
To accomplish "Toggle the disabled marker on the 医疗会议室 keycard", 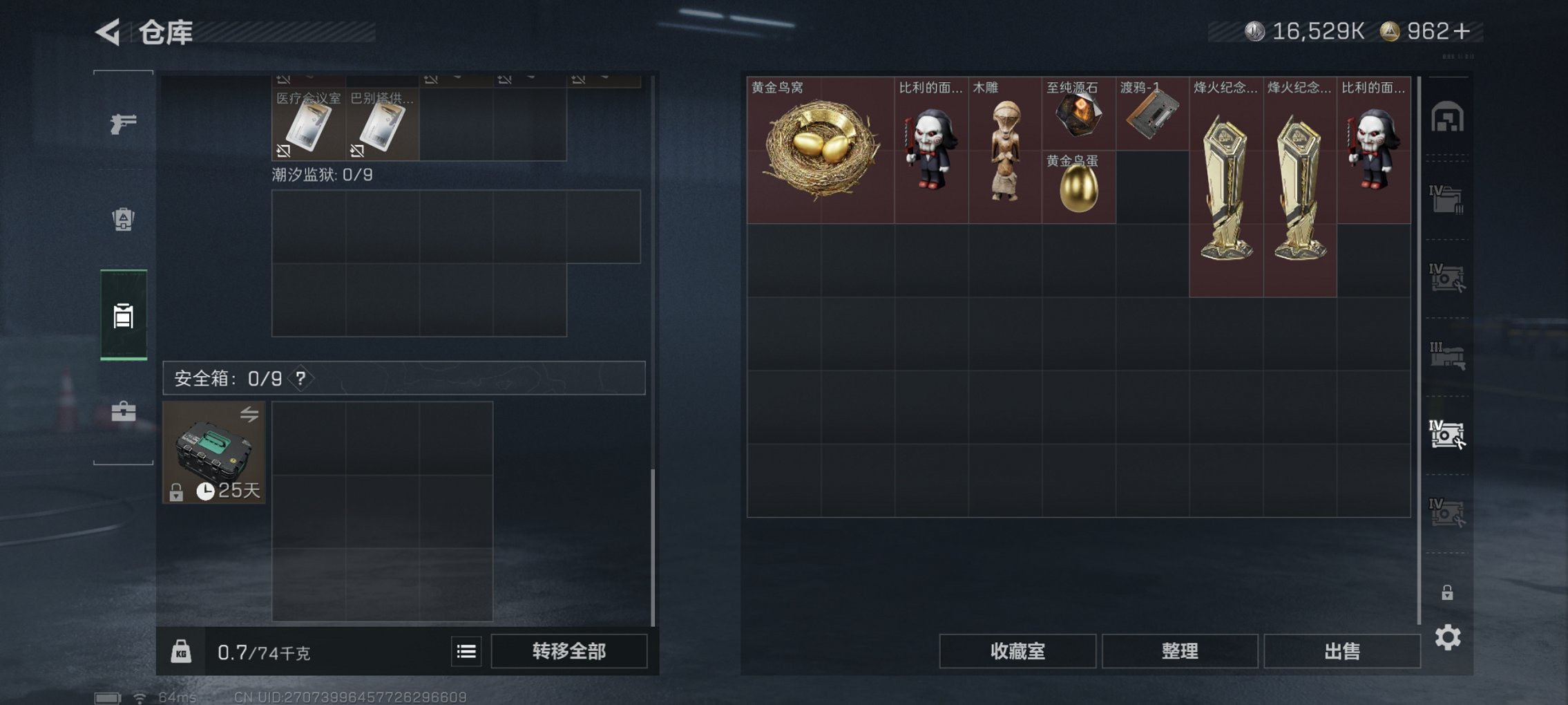I will point(285,151).
